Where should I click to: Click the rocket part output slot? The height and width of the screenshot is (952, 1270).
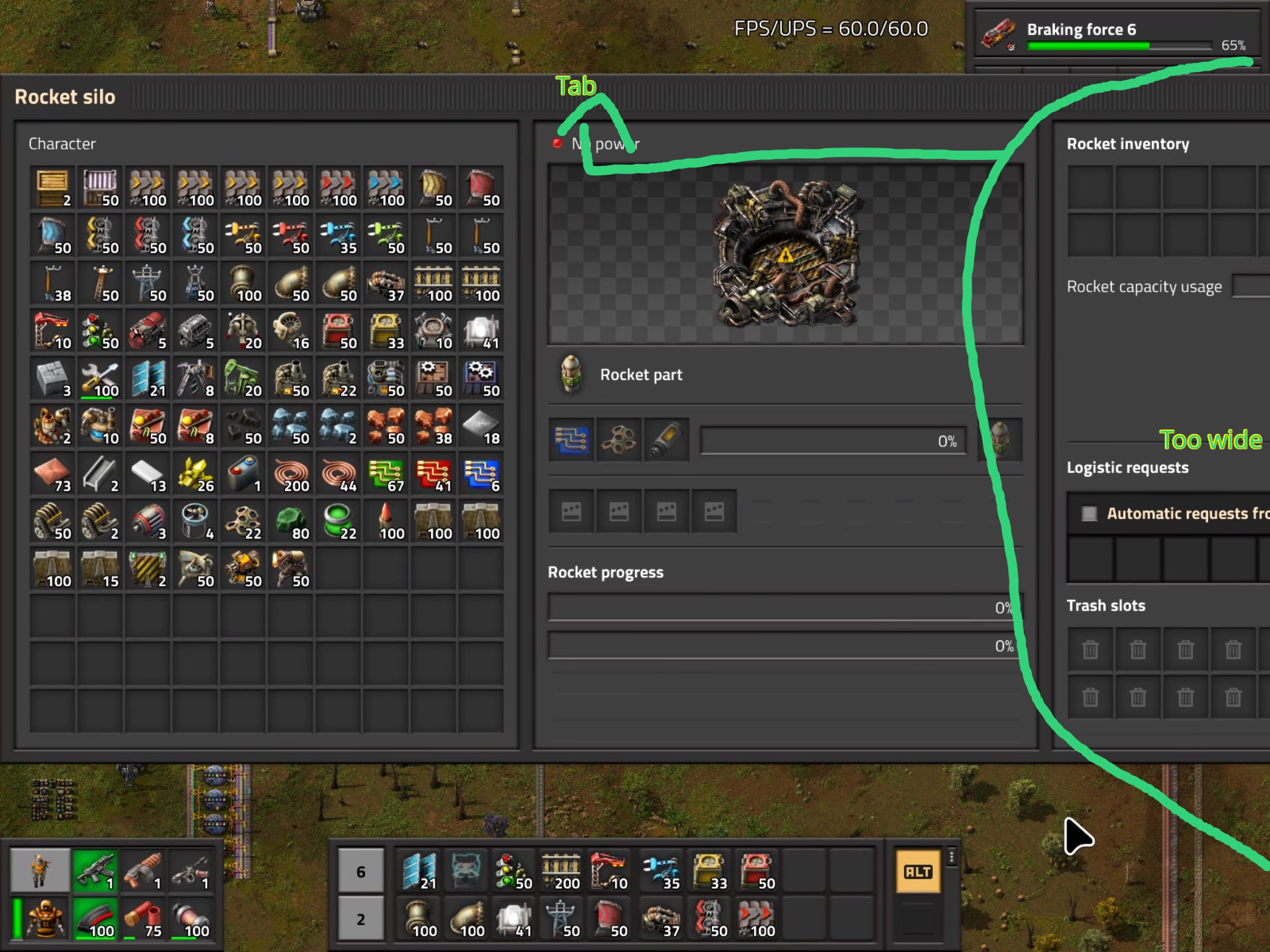[x=1000, y=440]
